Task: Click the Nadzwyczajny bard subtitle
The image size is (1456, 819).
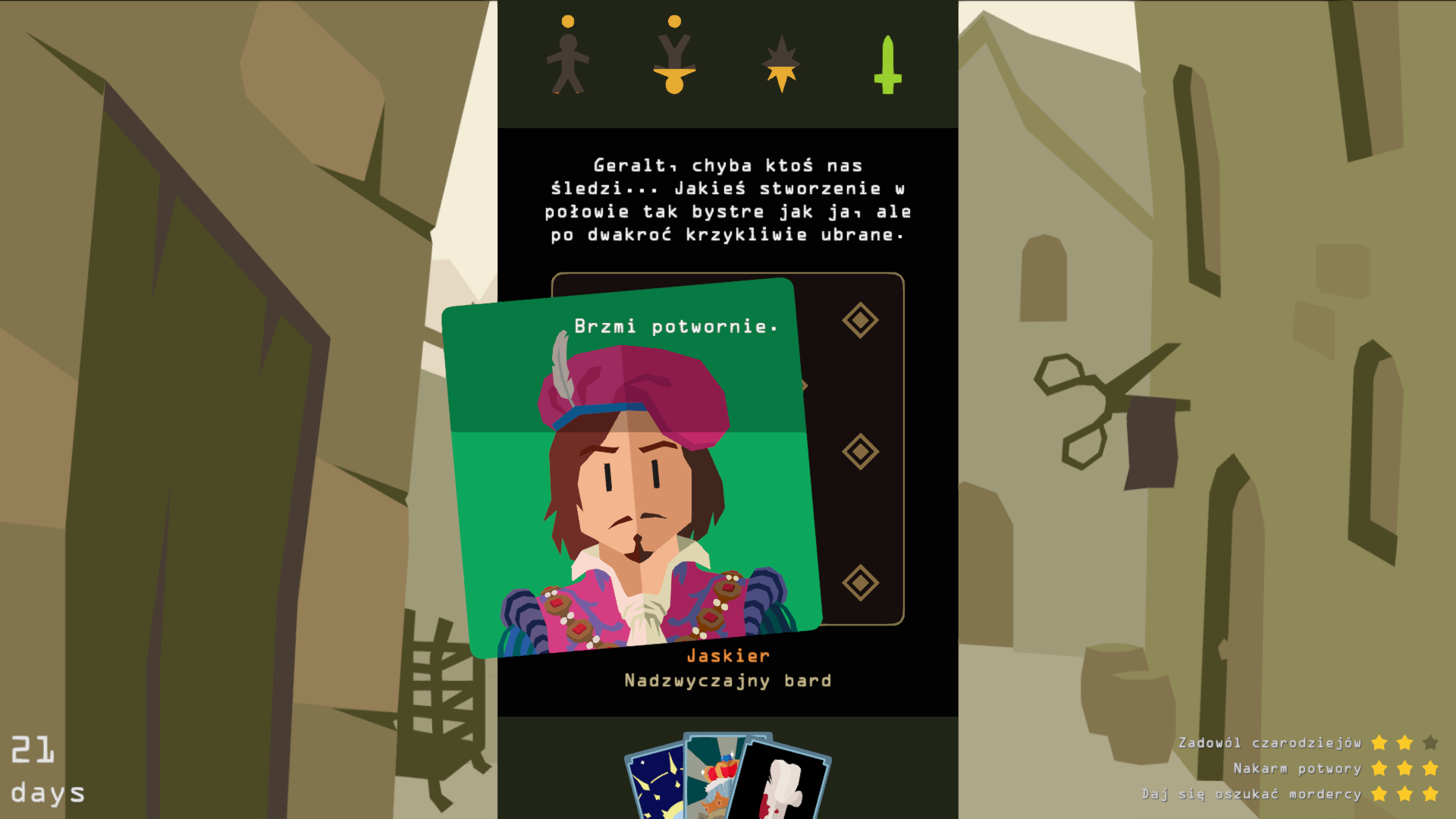Action: (x=726, y=680)
